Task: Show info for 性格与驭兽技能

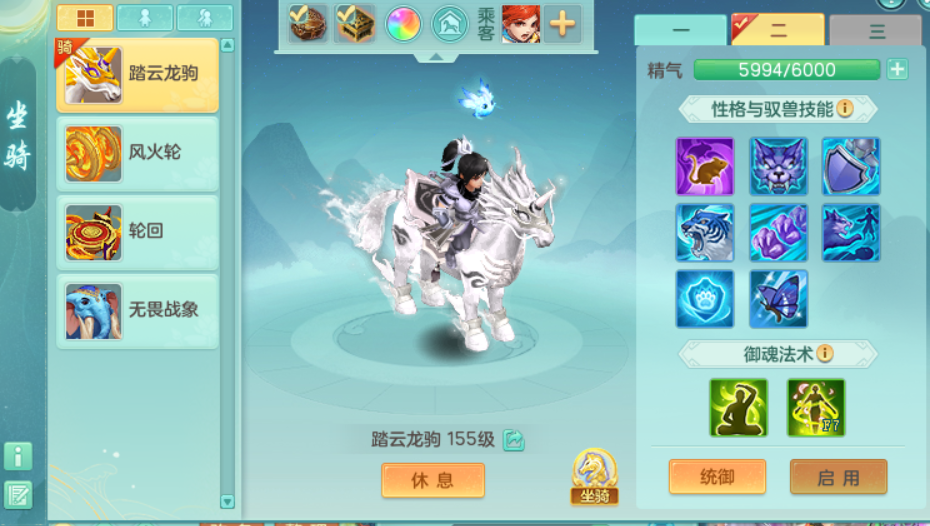Action: pyautogui.click(x=845, y=109)
